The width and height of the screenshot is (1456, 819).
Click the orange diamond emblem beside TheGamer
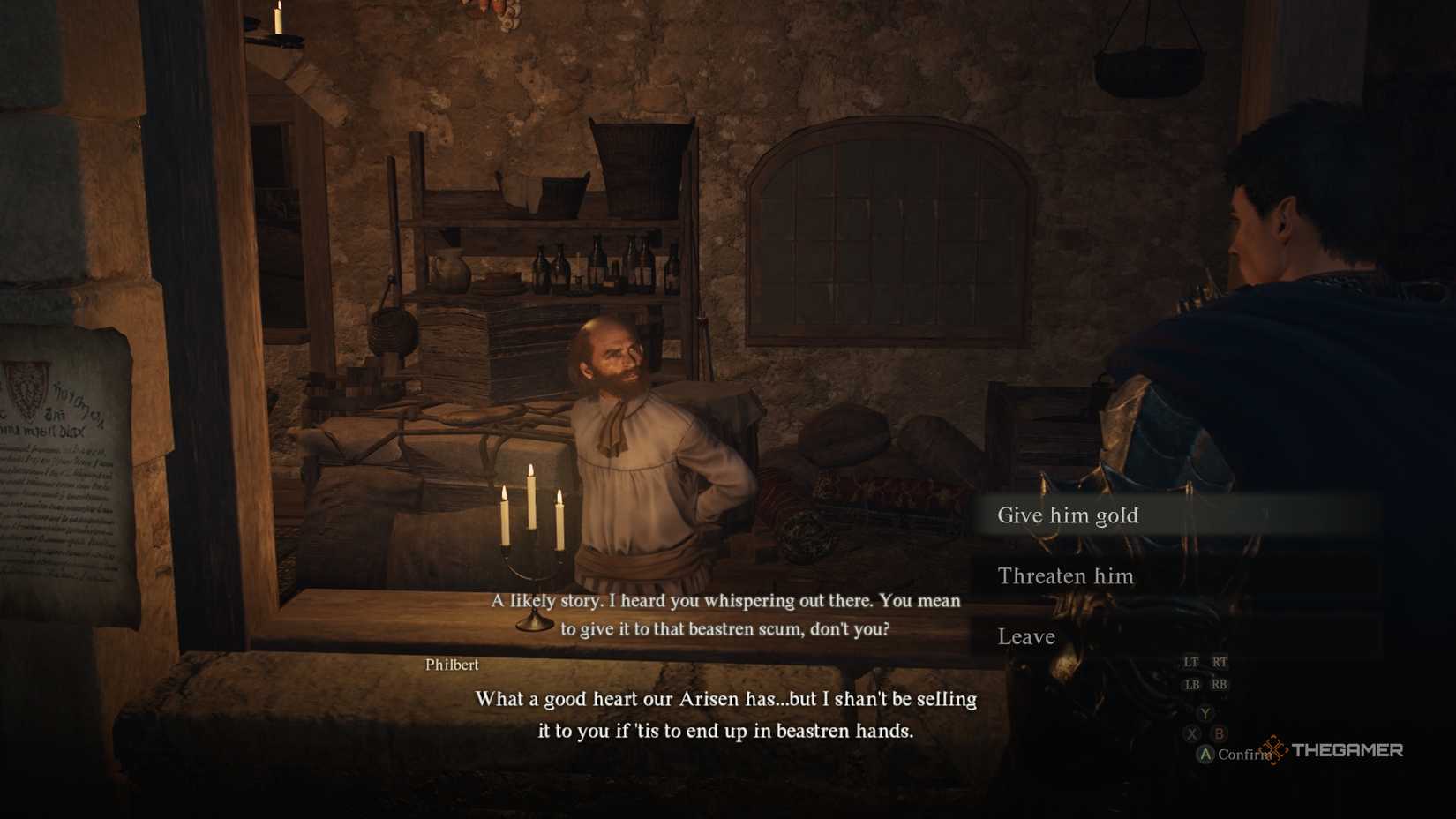tap(1273, 750)
